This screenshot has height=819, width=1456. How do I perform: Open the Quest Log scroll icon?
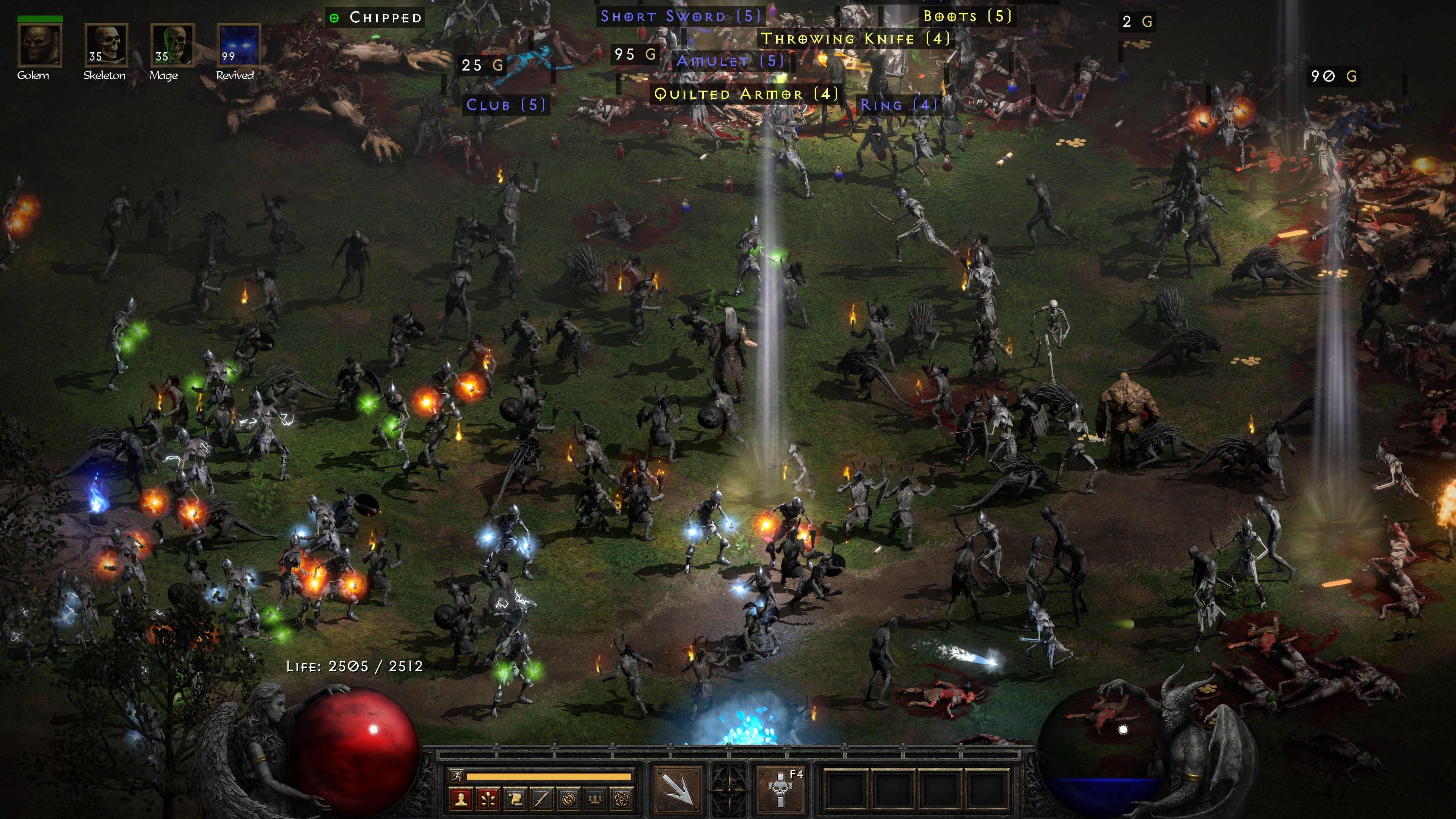tap(515, 800)
